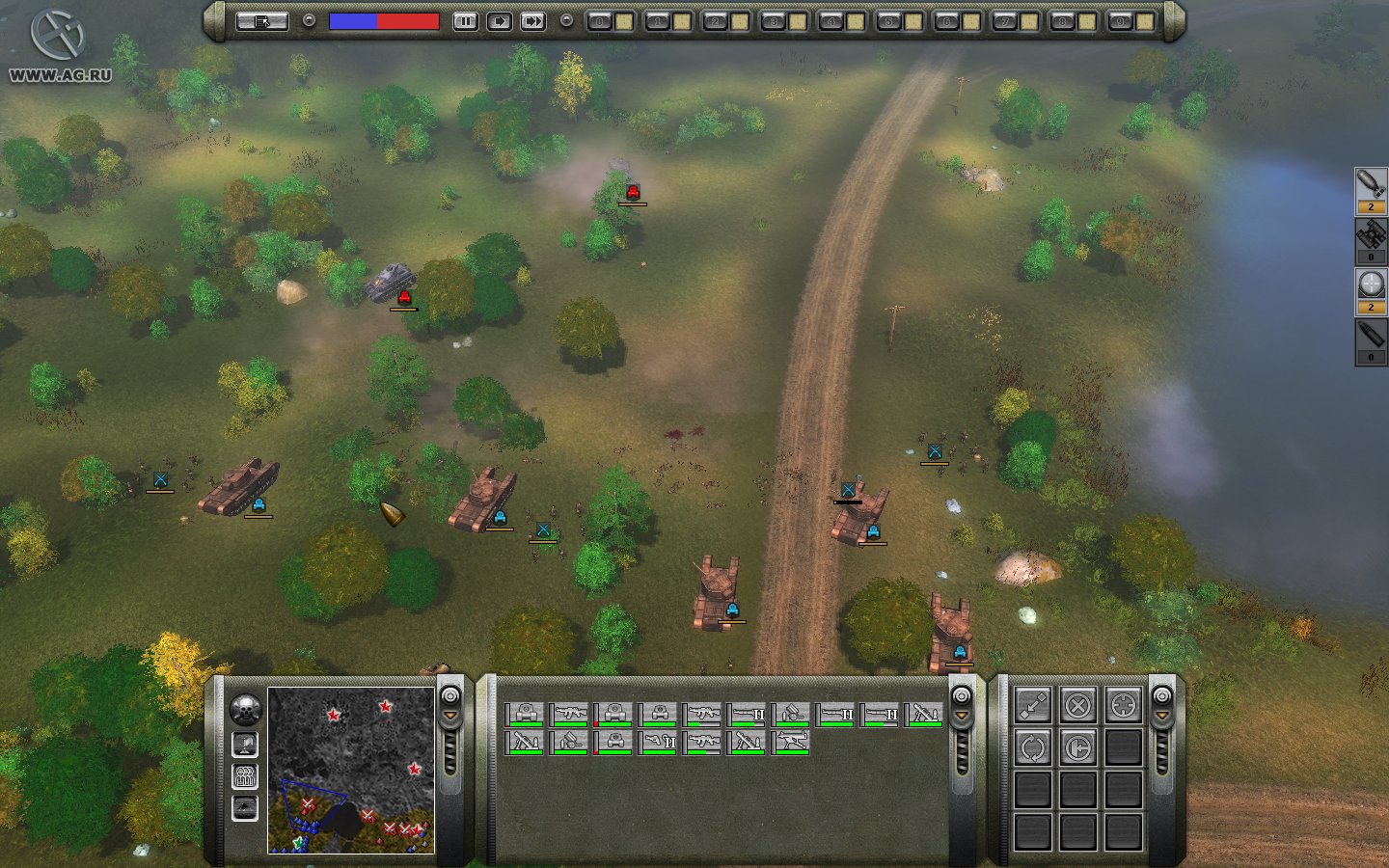1389x868 pixels.
Task: Open the menu button on the top bar
Action: click(261, 20)
